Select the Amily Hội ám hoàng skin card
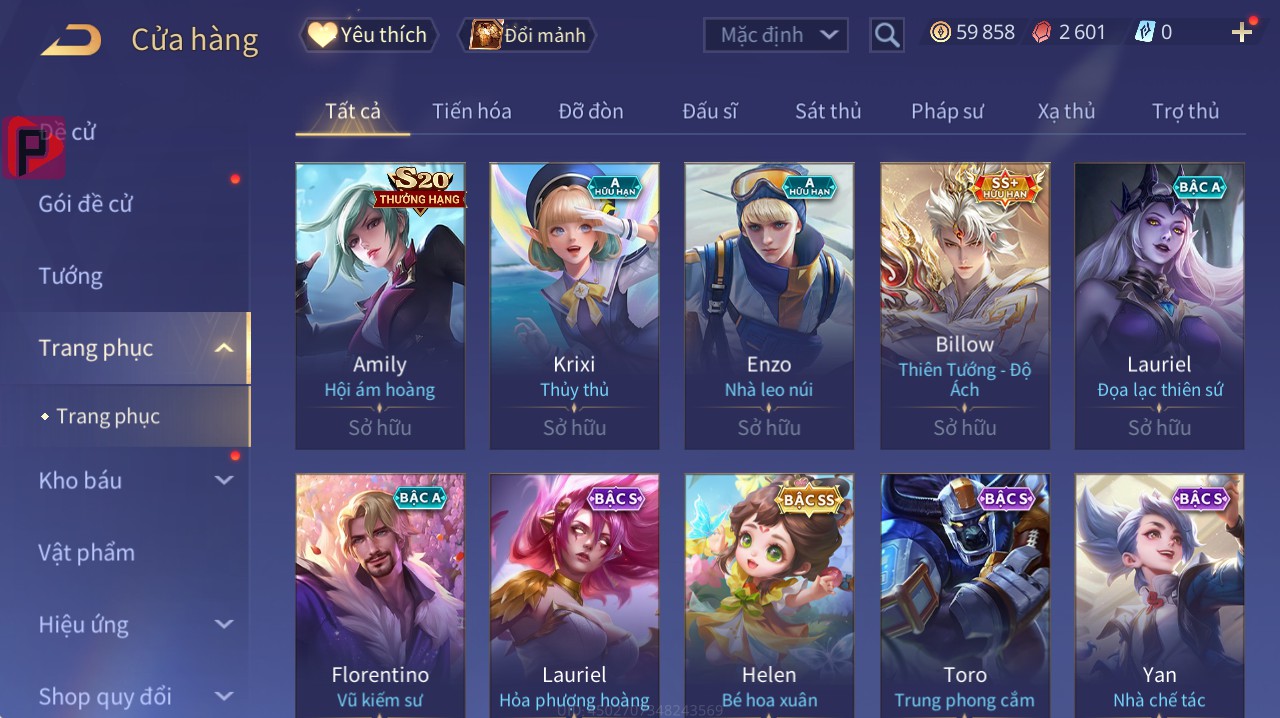 coord(380,305)
